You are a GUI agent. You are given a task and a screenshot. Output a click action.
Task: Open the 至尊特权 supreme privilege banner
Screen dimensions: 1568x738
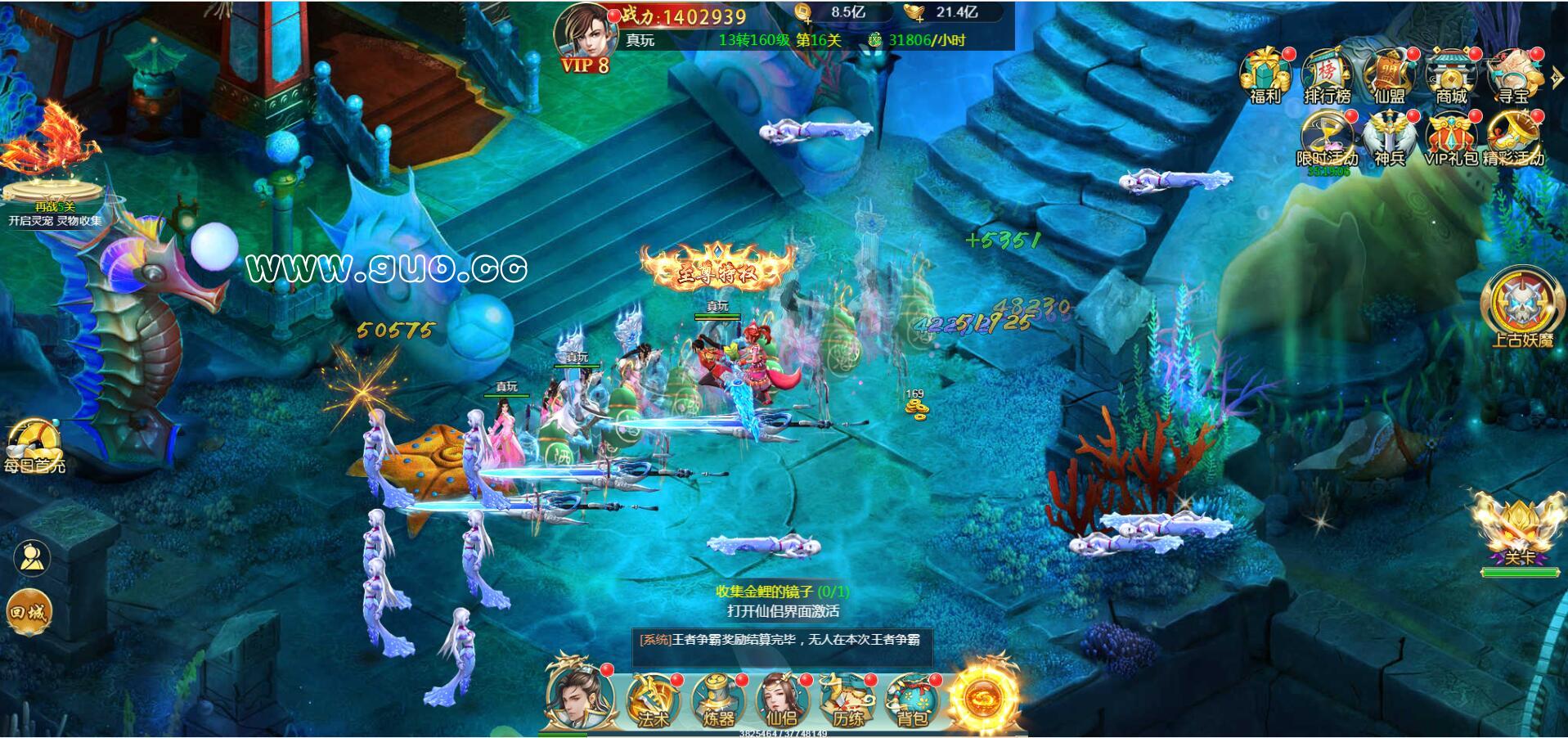coord(717,269)
